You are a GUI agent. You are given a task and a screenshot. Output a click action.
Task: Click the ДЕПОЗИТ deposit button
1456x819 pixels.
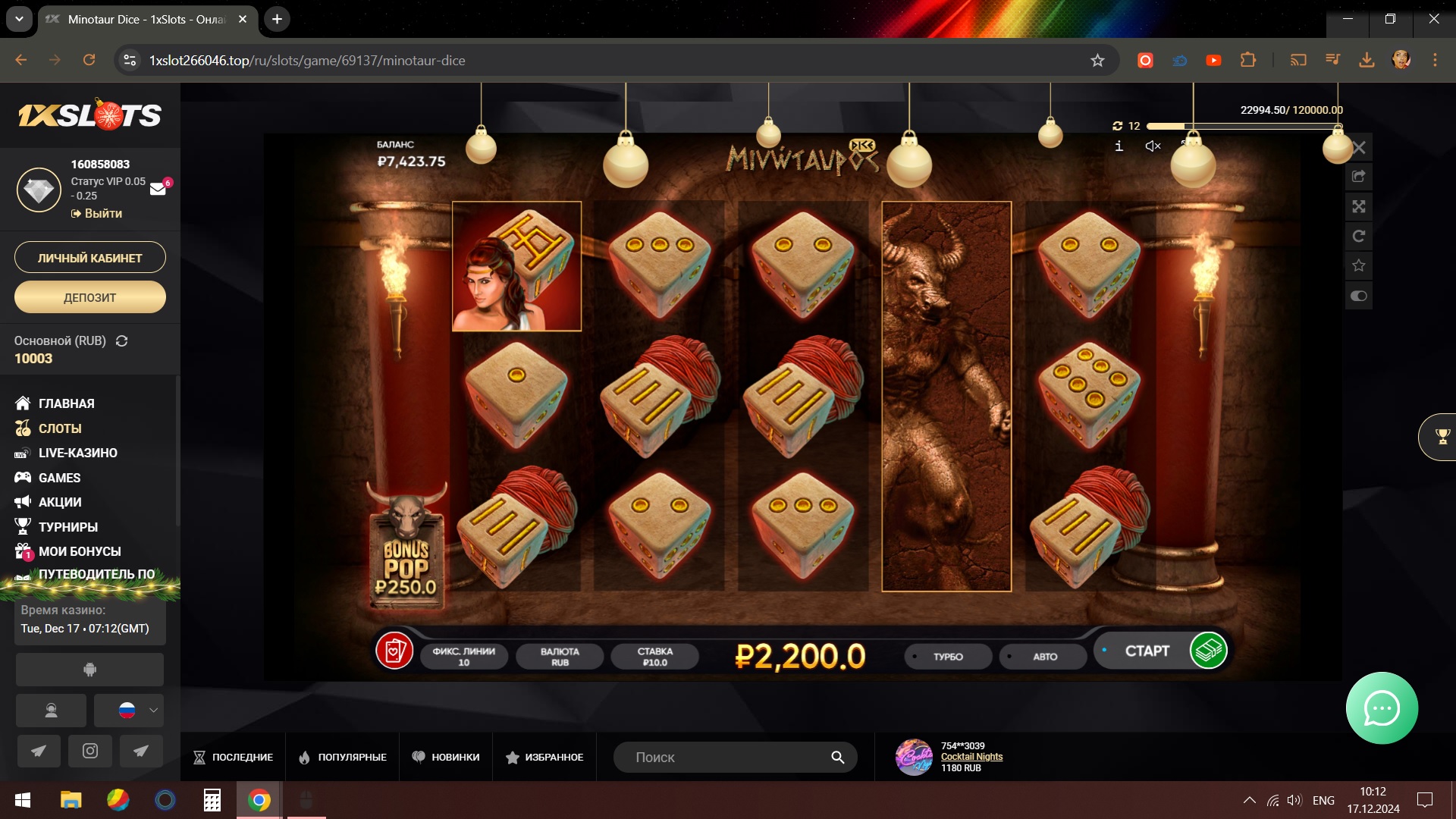pyautogui.click(x=90, y=297)
